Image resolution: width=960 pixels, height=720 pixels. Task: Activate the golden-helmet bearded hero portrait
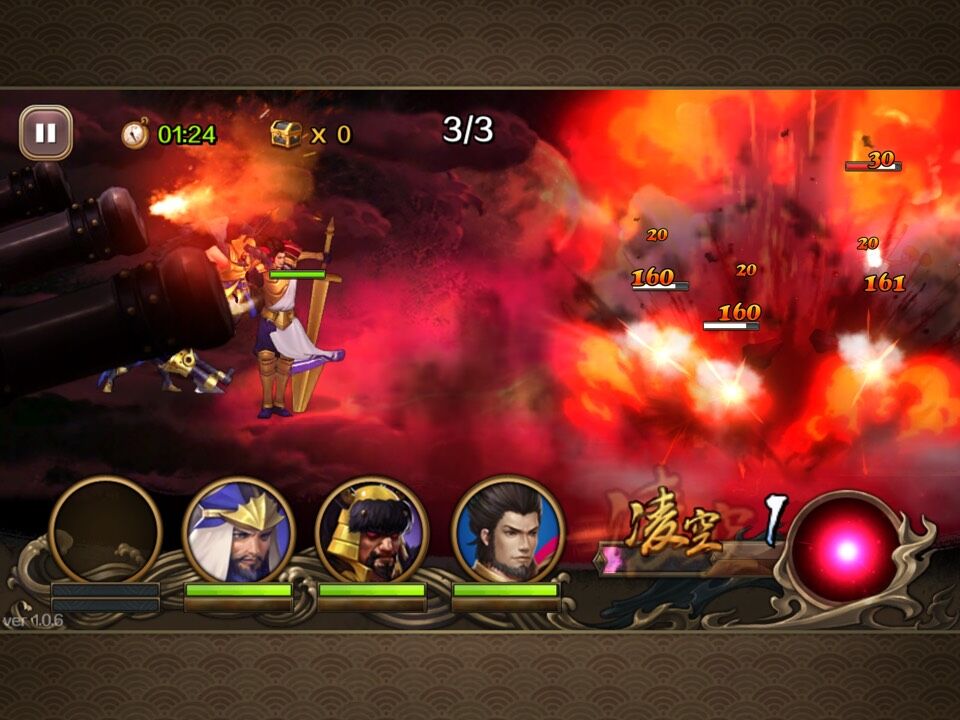pos(371,531)
